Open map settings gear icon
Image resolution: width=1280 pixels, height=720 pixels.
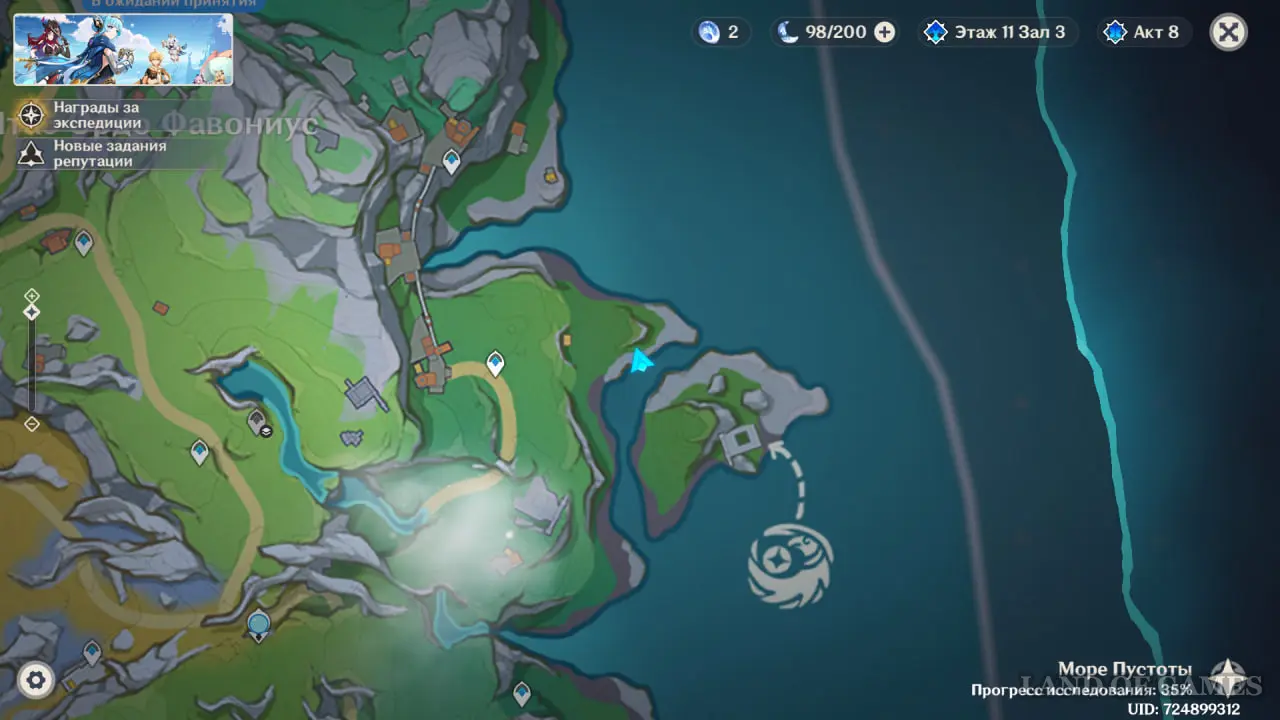(36, 681)
